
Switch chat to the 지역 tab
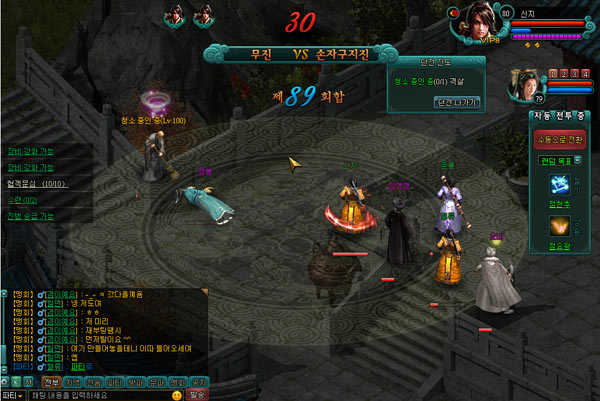click(74, 381)
